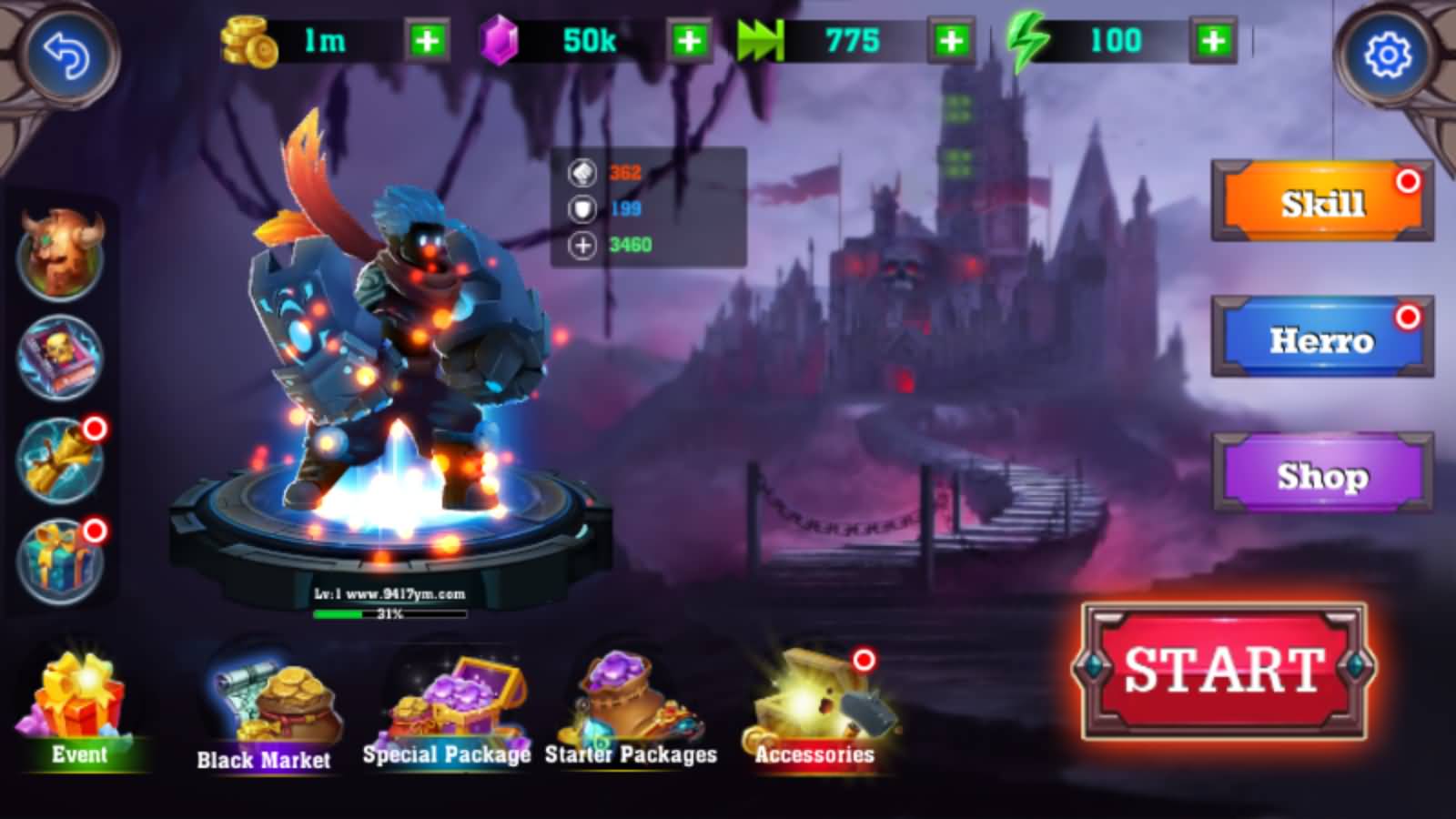
Task: Enter the Shop
Action: [x=1322, y=475]
